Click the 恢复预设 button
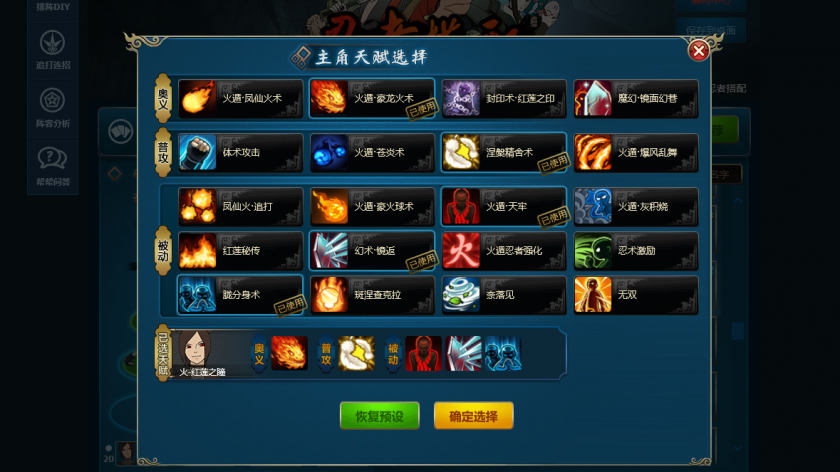Image resolution: width=840 pixels, height=472 pixels. [x=379, y=416]
